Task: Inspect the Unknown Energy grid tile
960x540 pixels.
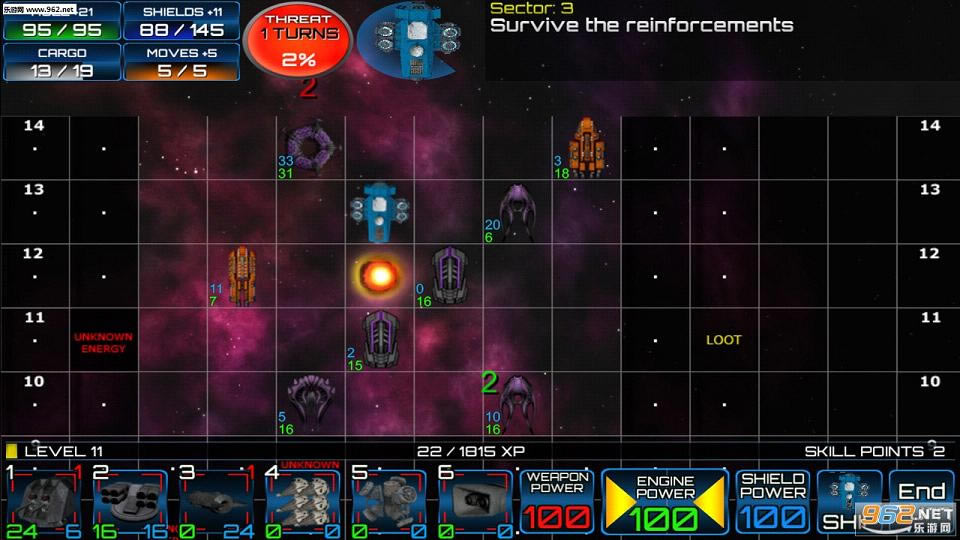Action: tap(103, 342)
